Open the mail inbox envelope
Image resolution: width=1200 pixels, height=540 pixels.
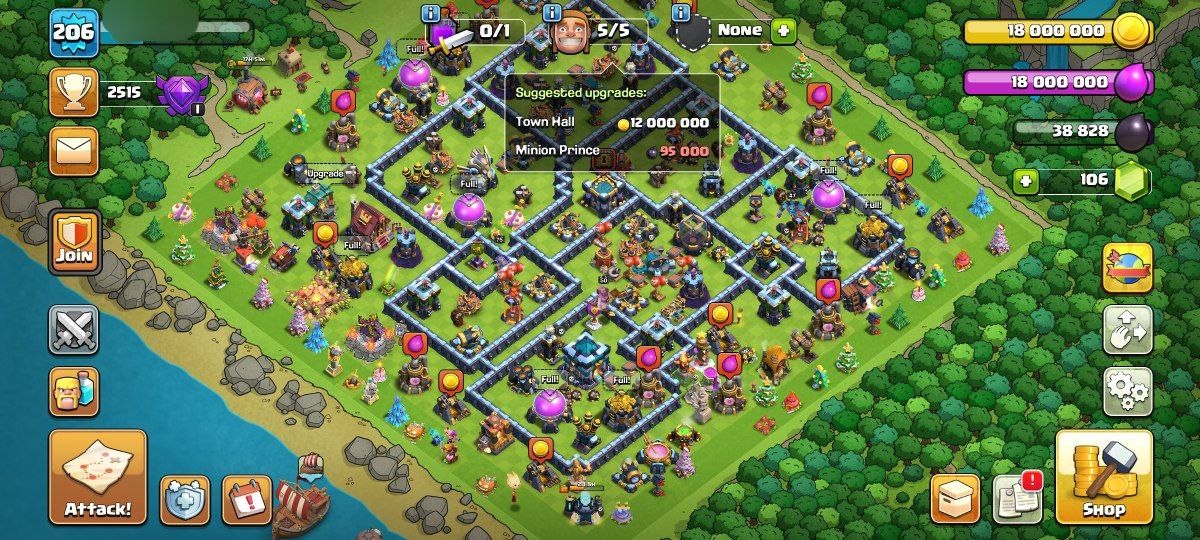click(75, 151)
